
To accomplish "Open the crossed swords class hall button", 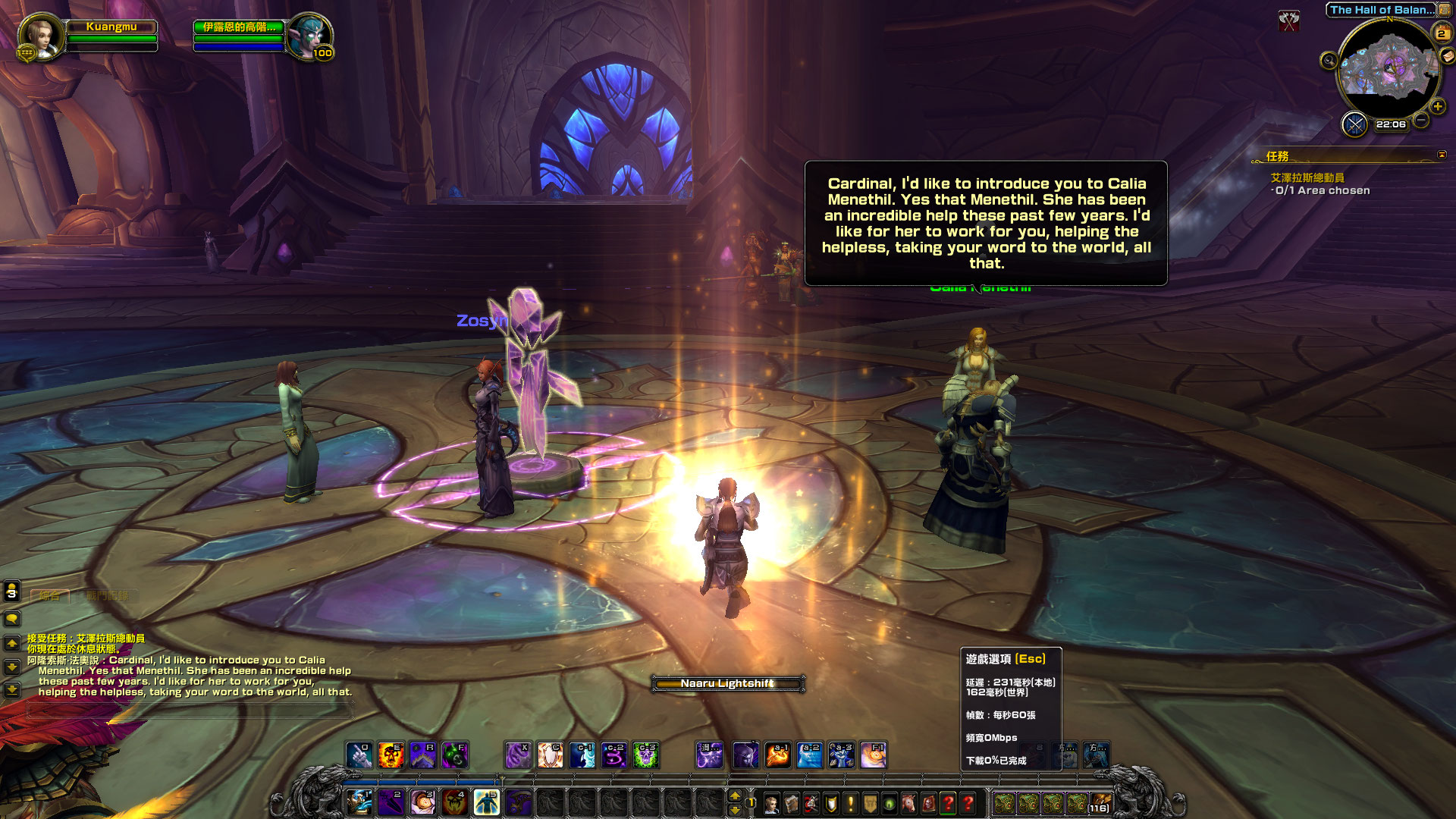I will click(1354, 124).
